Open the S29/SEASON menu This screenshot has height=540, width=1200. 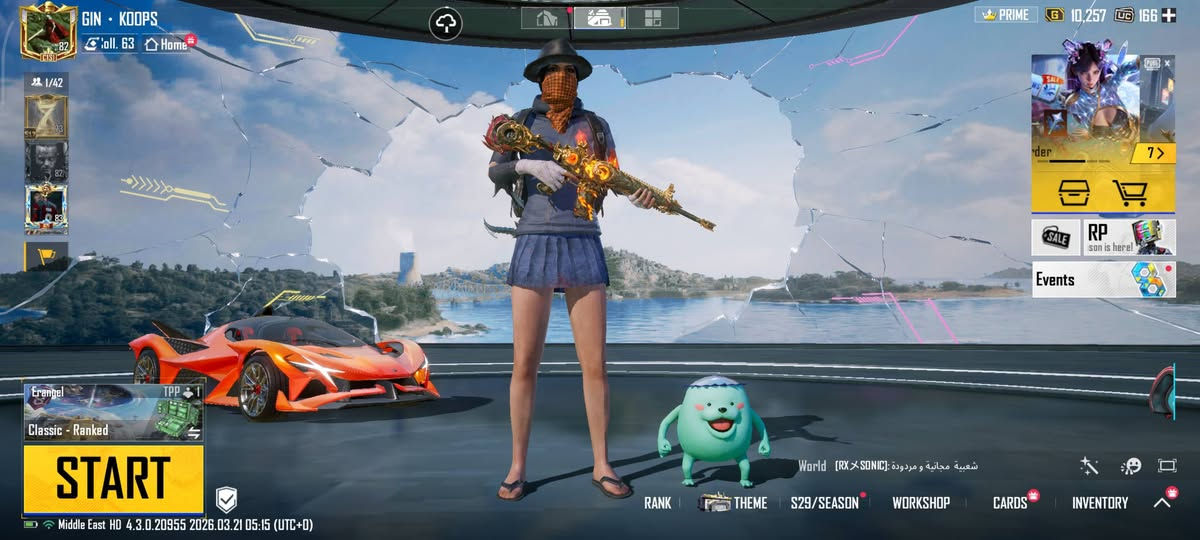[x=824, y=503]
